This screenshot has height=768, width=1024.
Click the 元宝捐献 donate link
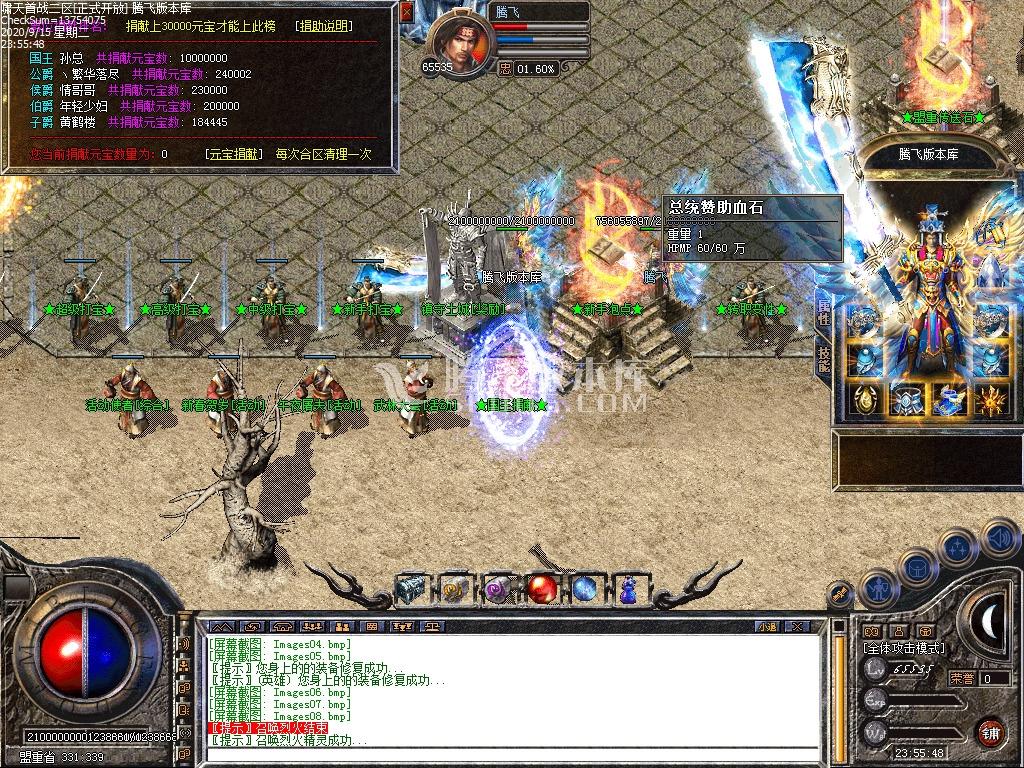point(234,155)
